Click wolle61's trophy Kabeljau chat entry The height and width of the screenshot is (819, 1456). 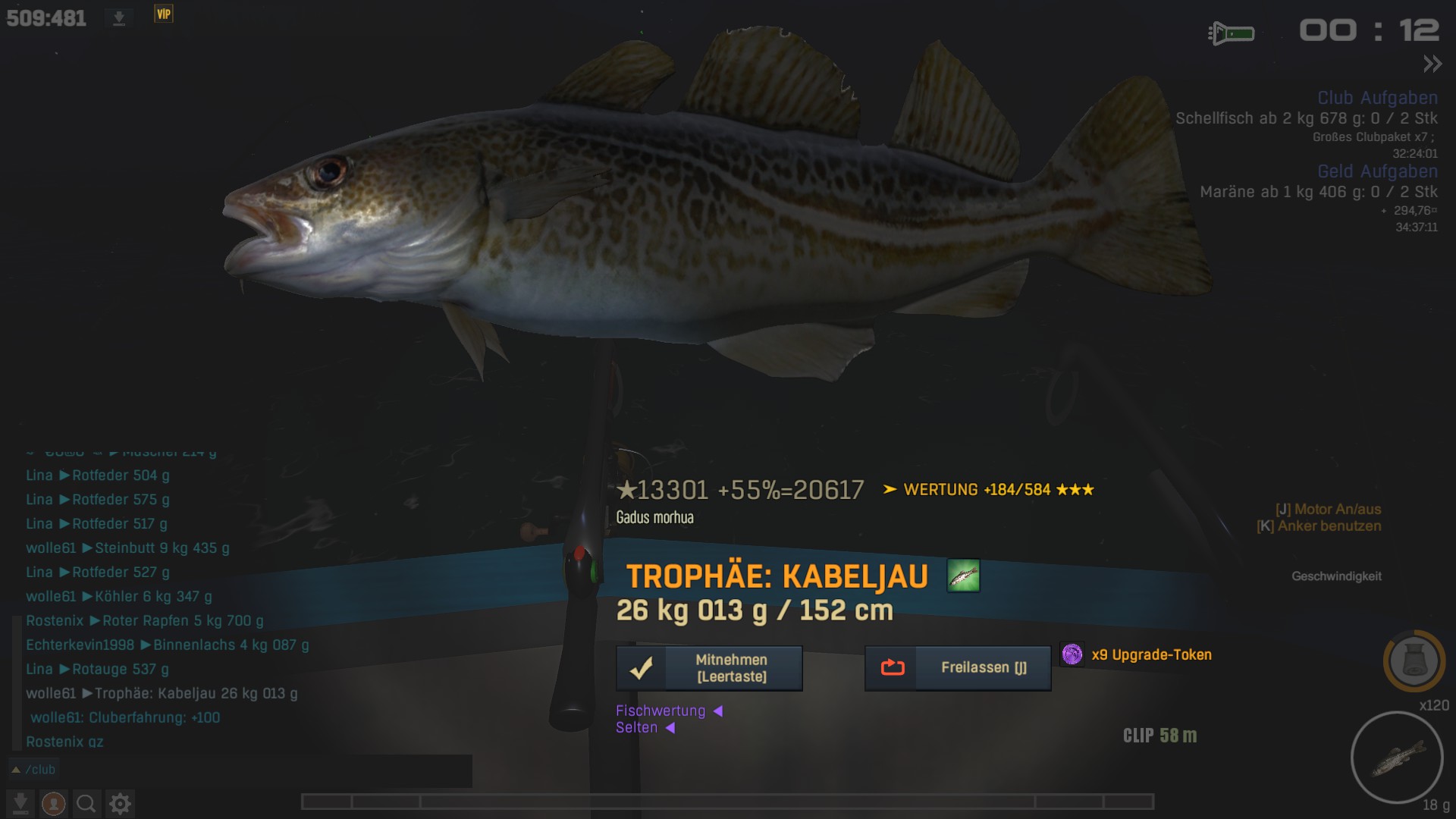click(x=162, y=693)
